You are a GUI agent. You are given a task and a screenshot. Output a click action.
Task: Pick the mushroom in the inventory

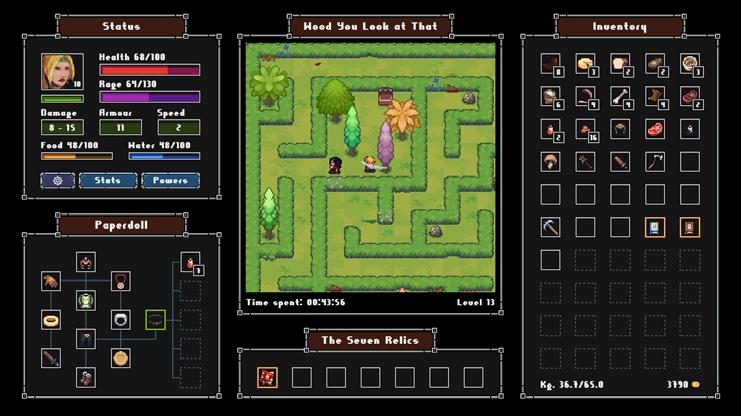point(550,161)
